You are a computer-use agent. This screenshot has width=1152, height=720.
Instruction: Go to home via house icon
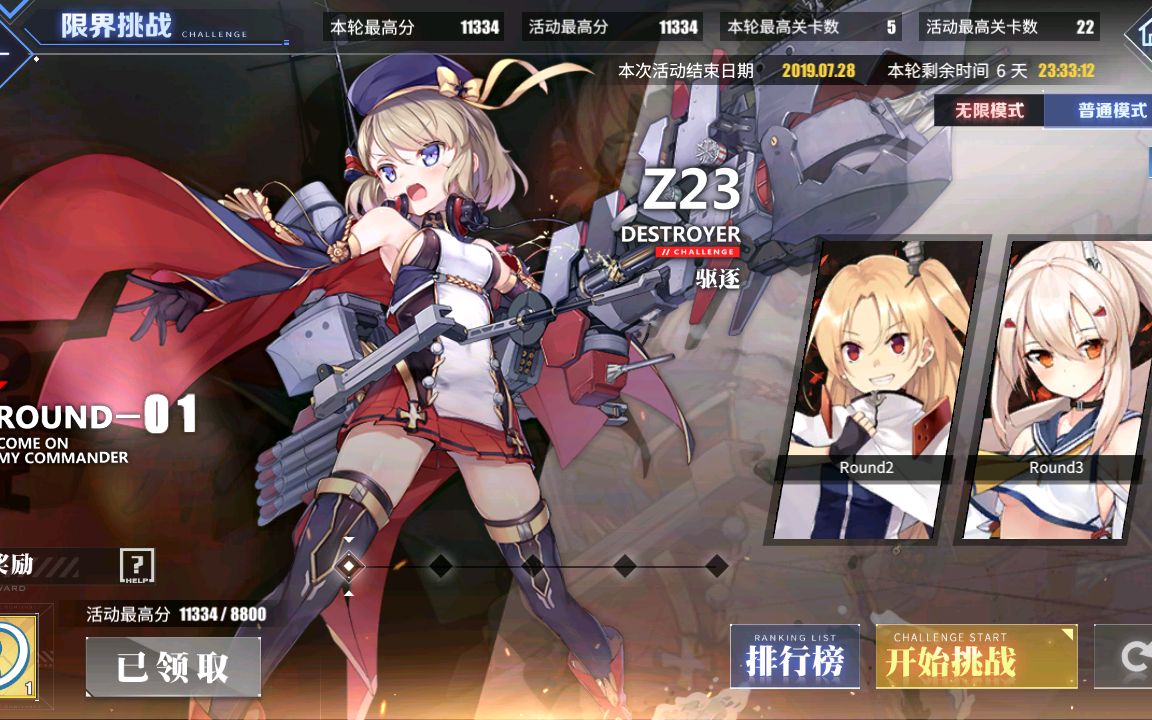pos(1138,32)
